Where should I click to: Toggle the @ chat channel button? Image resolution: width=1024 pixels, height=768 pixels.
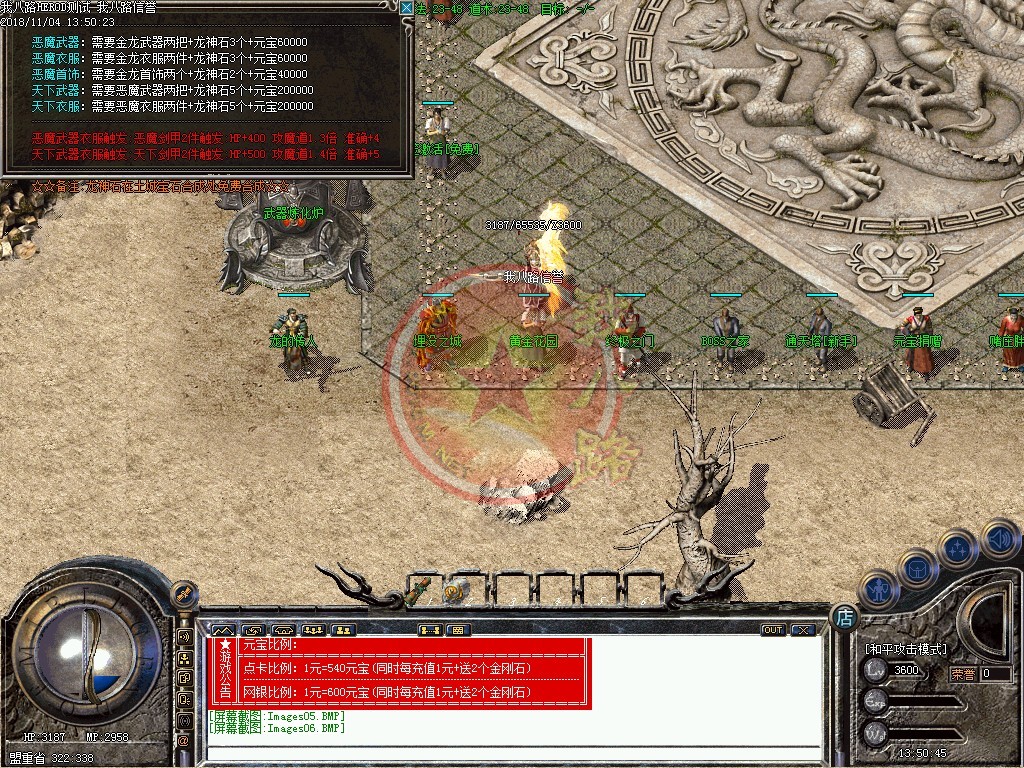tap(184, 741)
